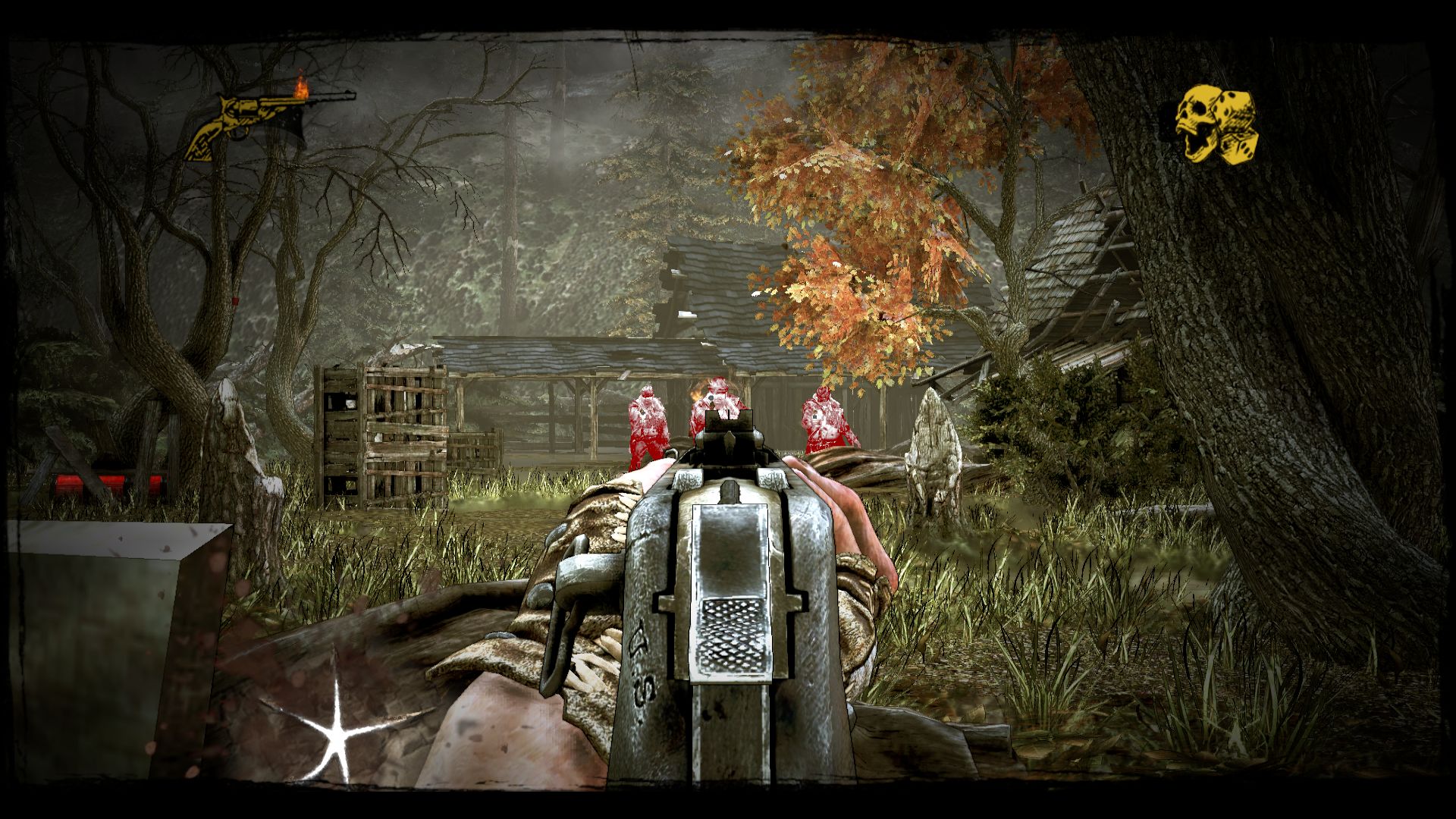Screen dimensions: 1456x819
Task: Select the yellow skull and dice icon
Action: tap(1216, 126)
